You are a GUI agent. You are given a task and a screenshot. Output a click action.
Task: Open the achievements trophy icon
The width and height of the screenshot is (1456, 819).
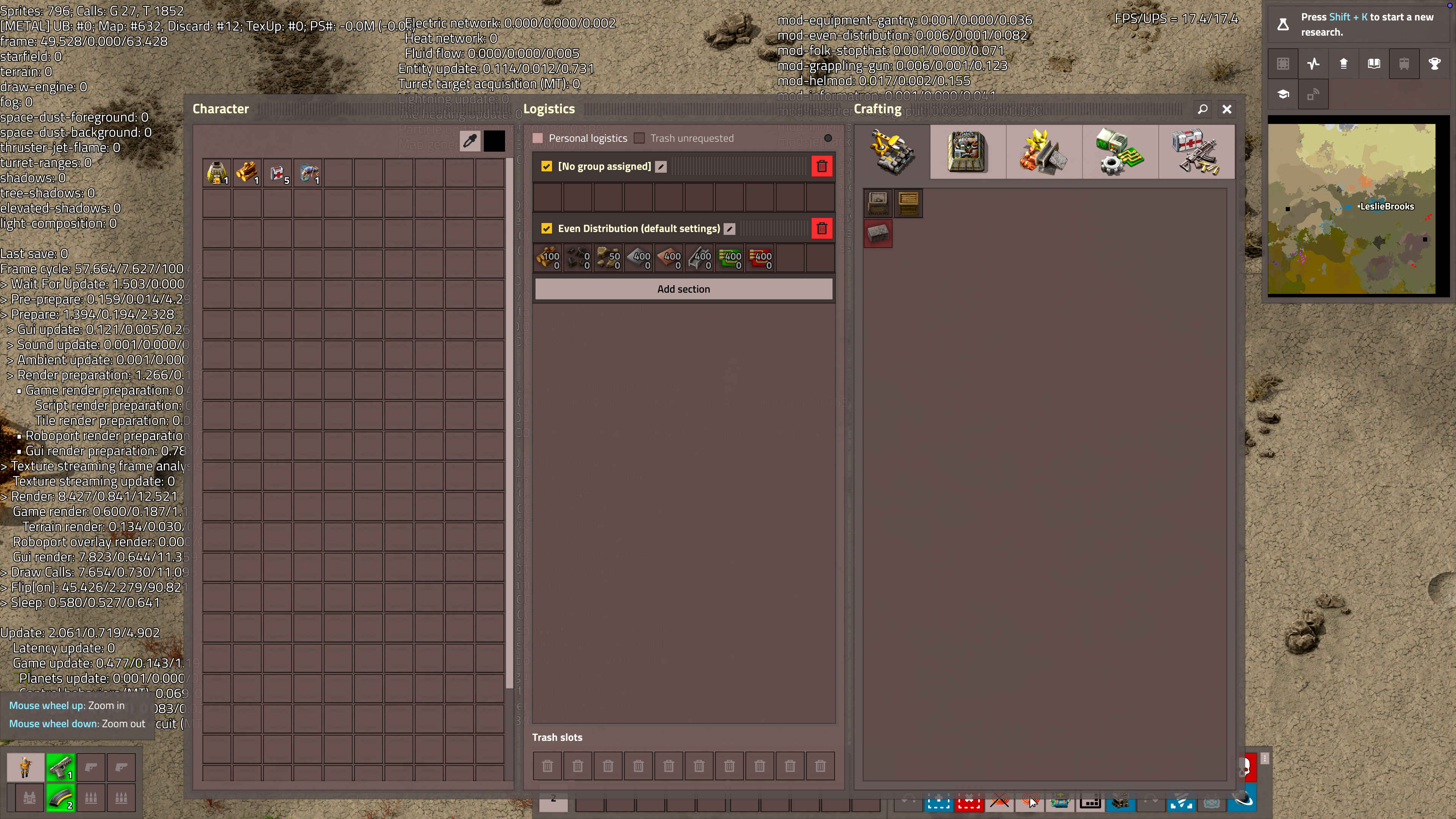1434,63
